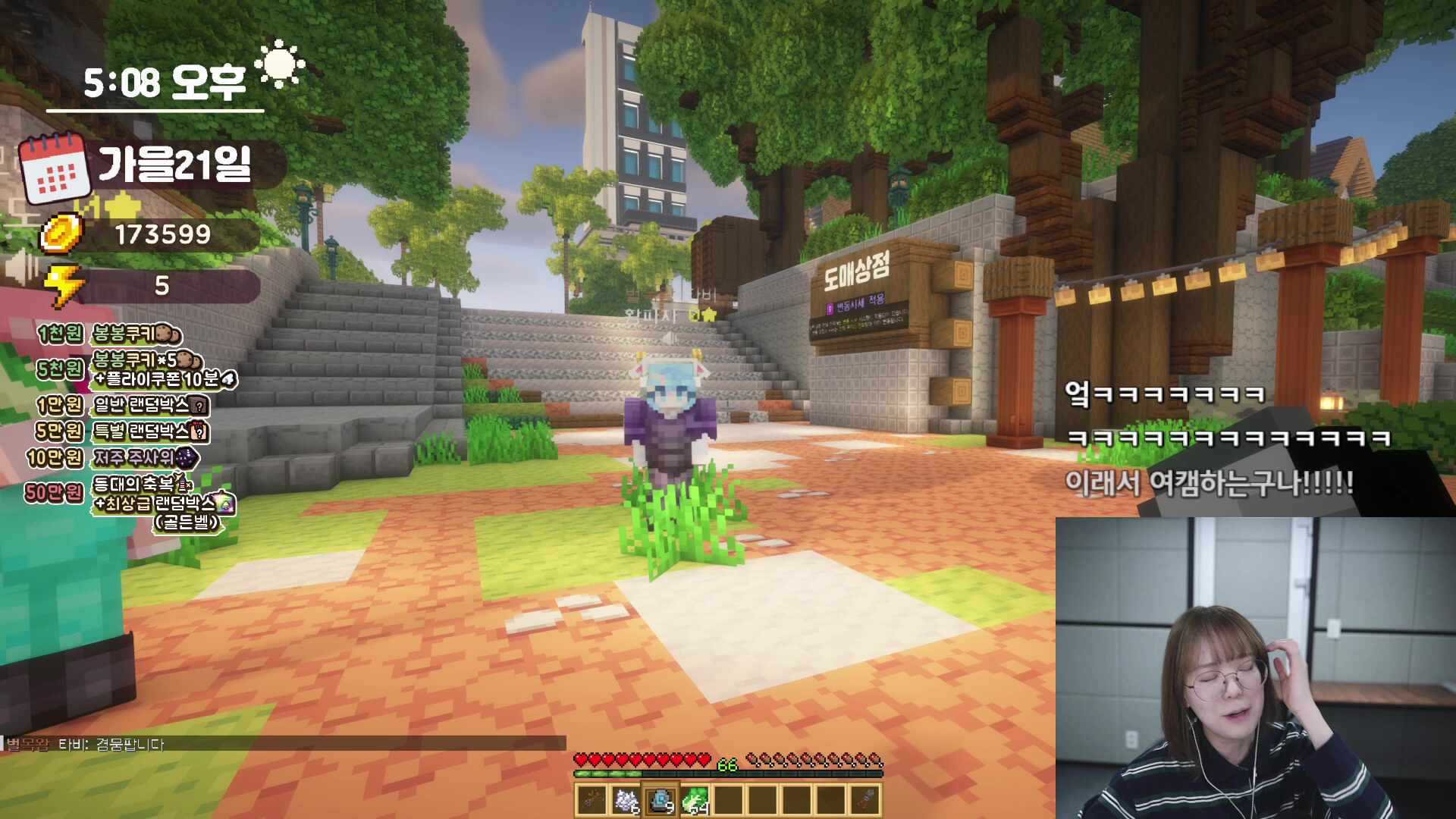The height and width of the screenshot is (819, 1456).
Task: Select the cabbage stack of 64 in hotbar
Action: pyautogui.click(x=695, y=801)
